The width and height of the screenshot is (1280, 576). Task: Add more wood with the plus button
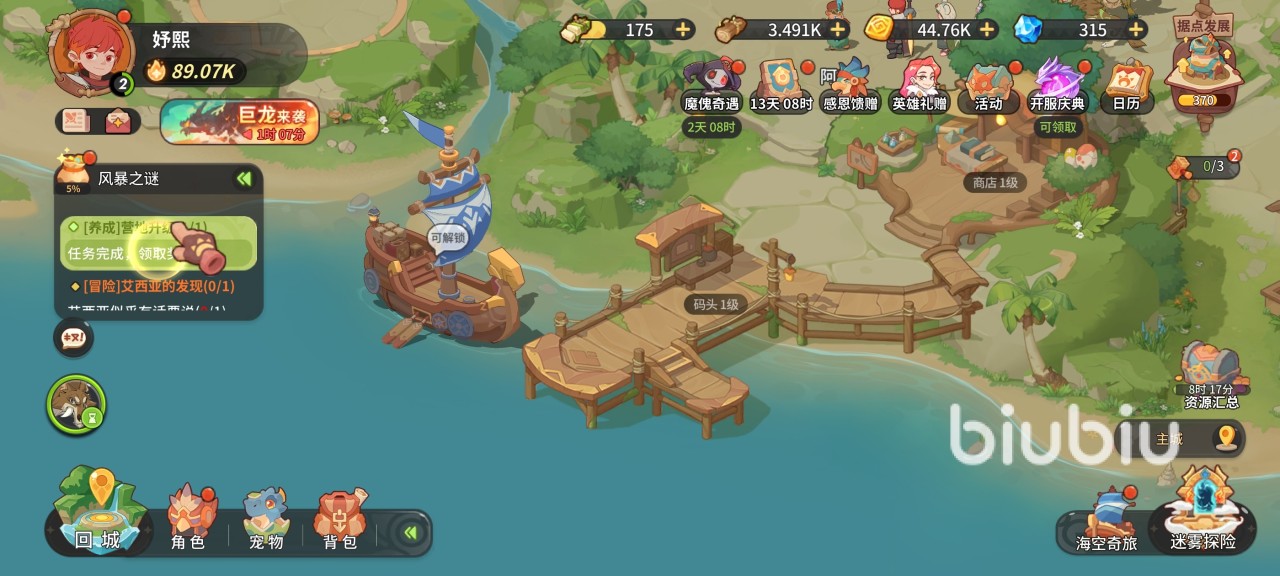[x=838, y=29]
